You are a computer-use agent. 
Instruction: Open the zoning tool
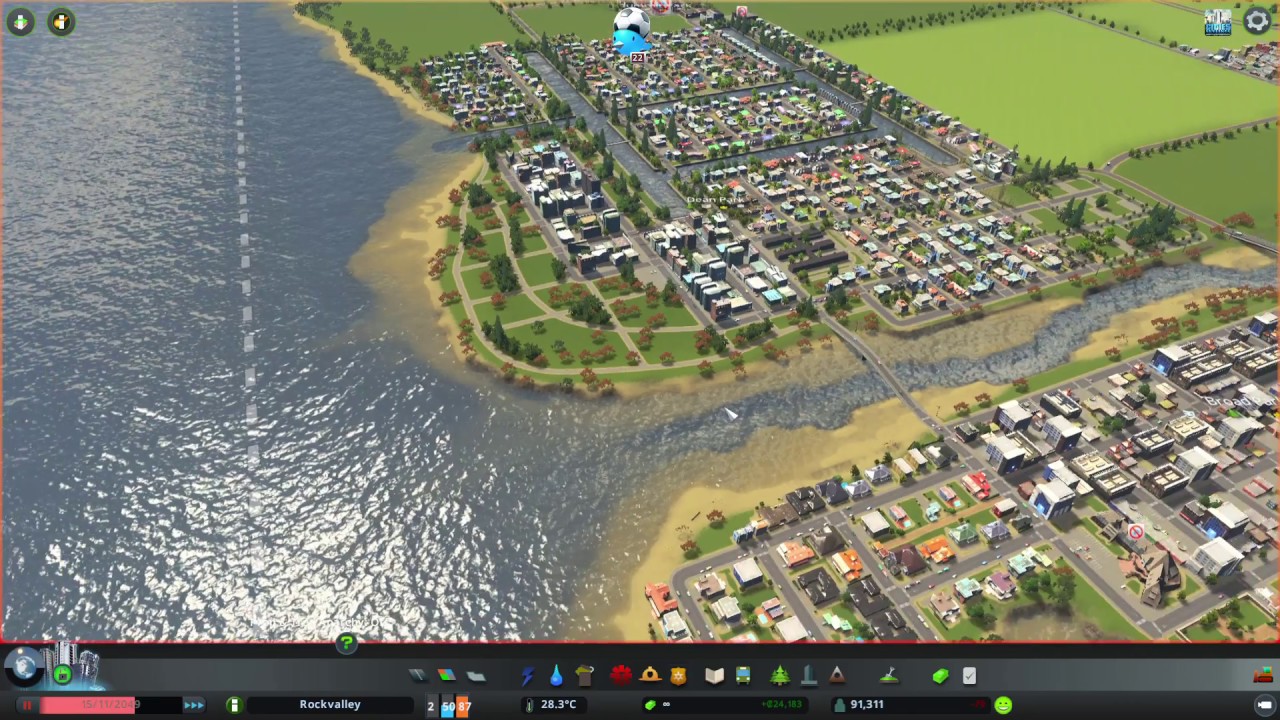[447, 676]
